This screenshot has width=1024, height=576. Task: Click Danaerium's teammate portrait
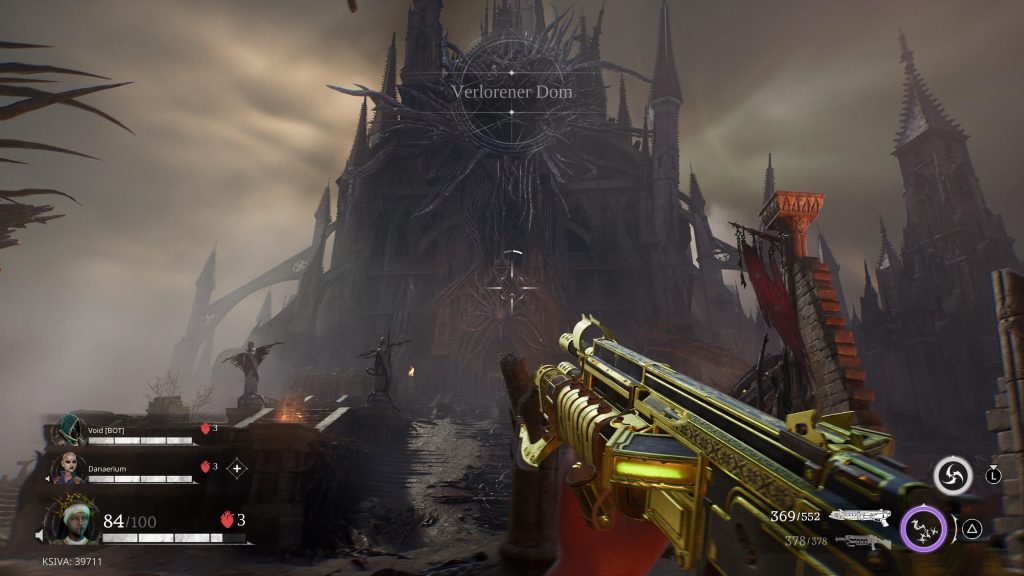pos(71,467)
